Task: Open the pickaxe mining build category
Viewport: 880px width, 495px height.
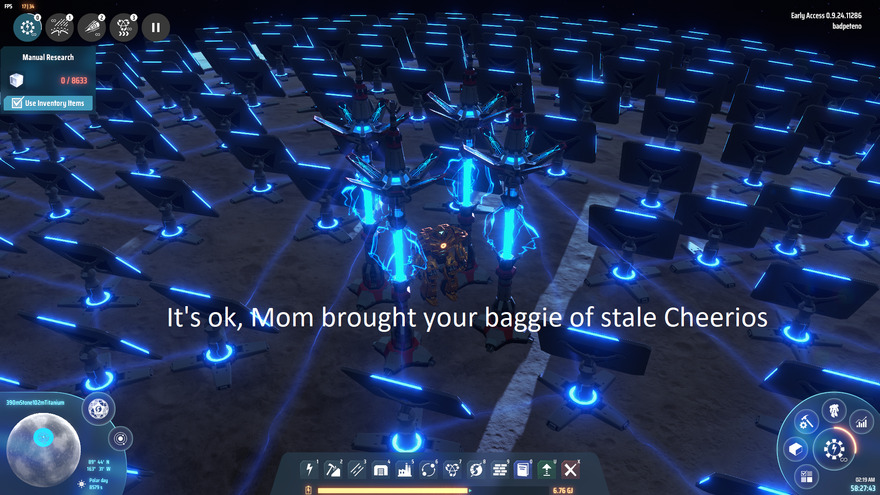Action: pos(334,469)
